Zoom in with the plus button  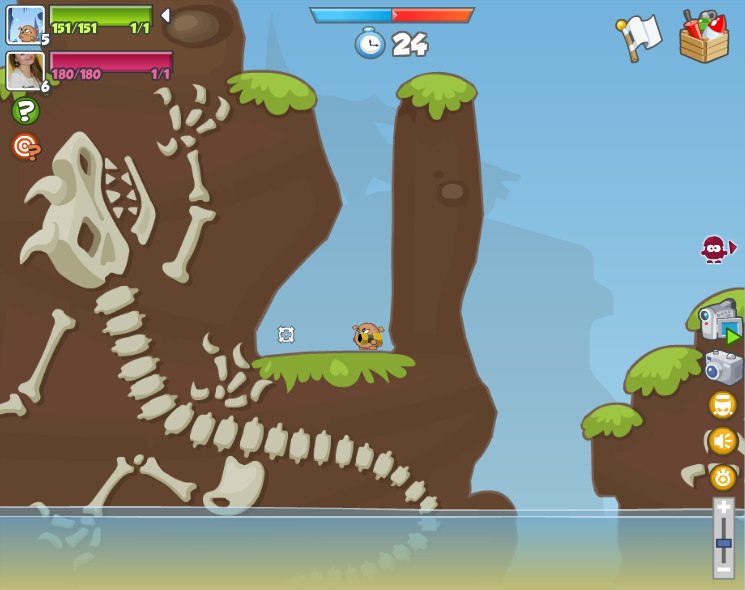tap(723, 509)
